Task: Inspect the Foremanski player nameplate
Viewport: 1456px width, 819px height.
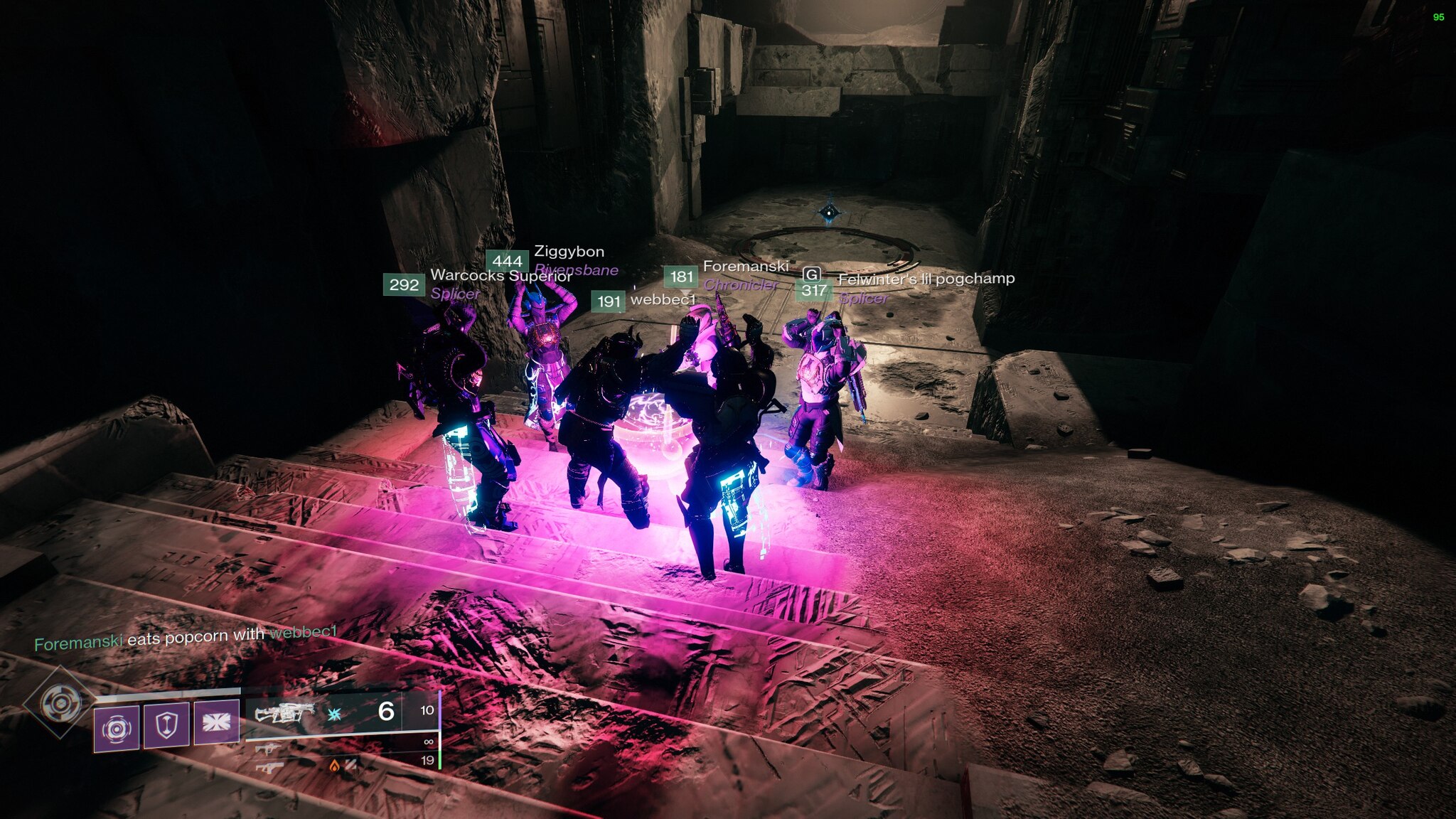Action: (x=745, y=267)
